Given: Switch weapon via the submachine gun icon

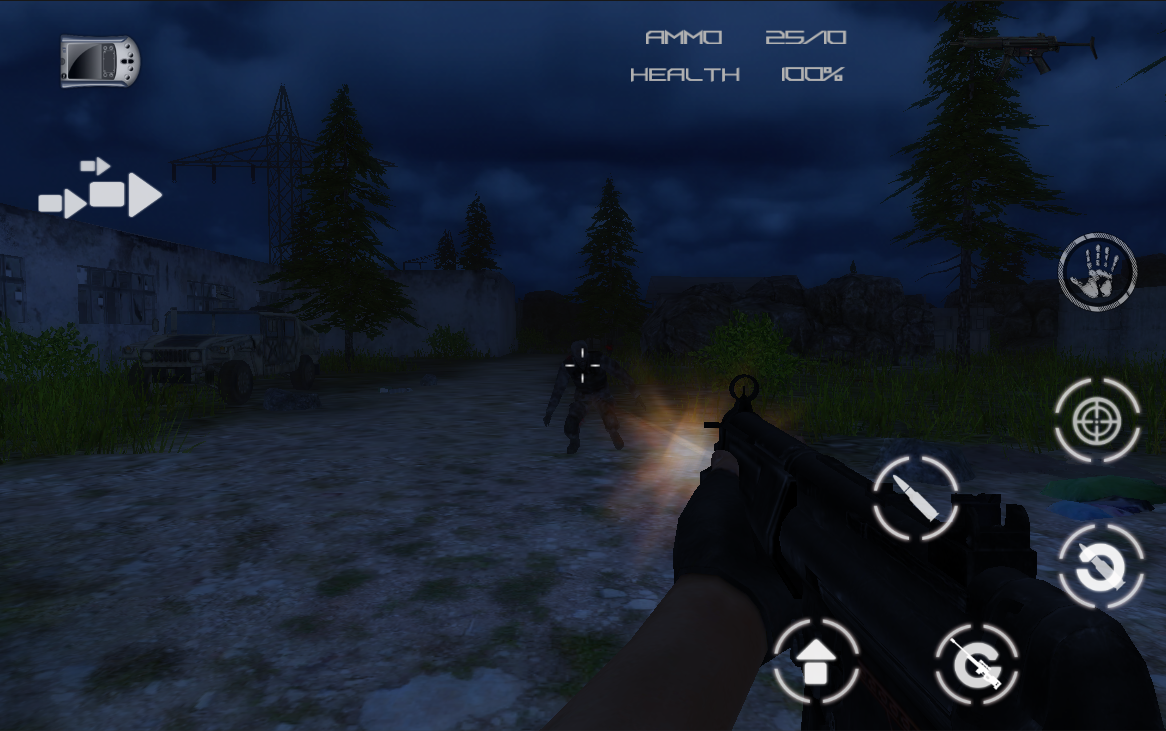Looking at the screenshot, I should (x=1029, y=50).
